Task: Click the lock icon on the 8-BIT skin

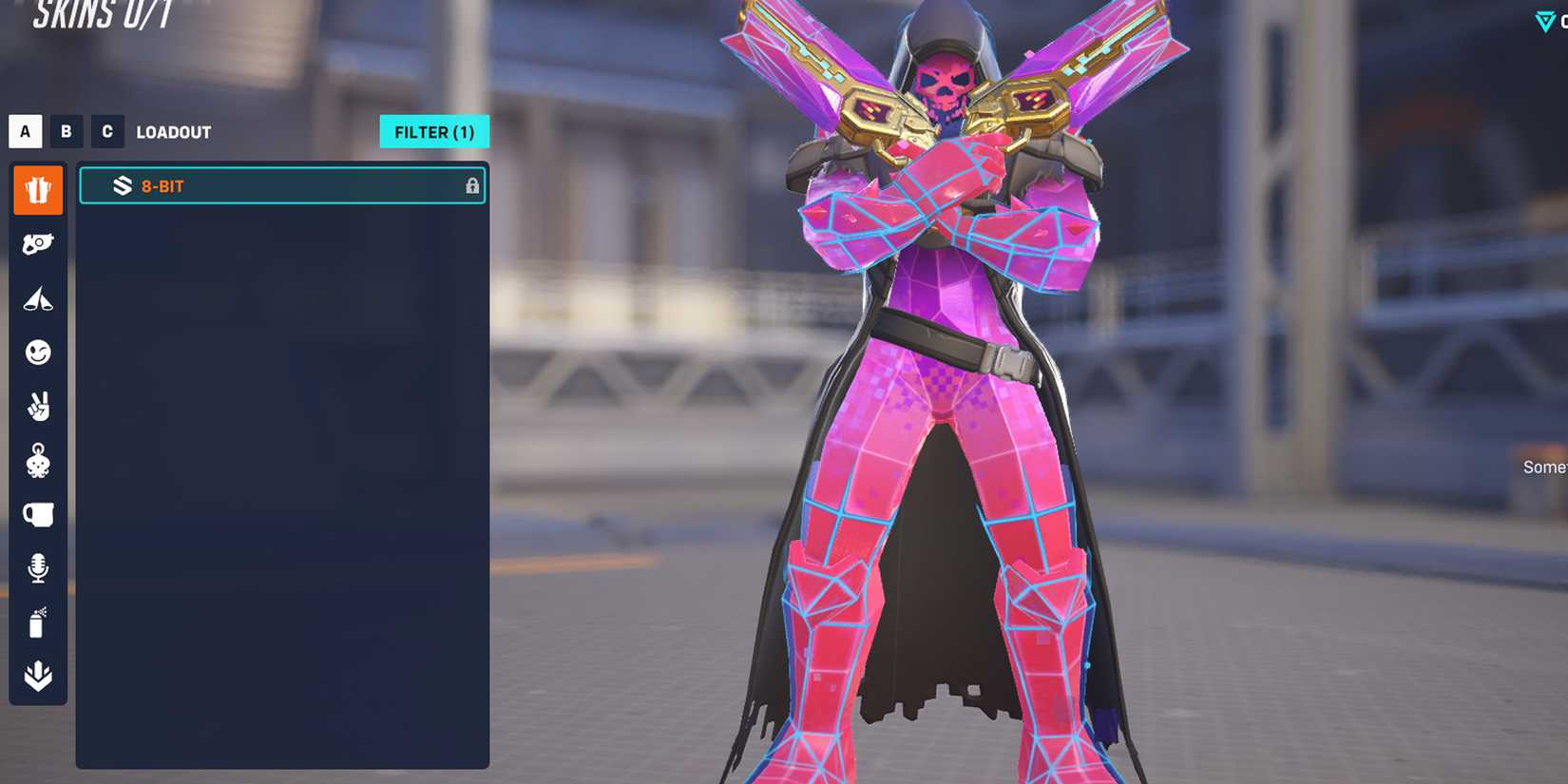Action: [472, 185]
